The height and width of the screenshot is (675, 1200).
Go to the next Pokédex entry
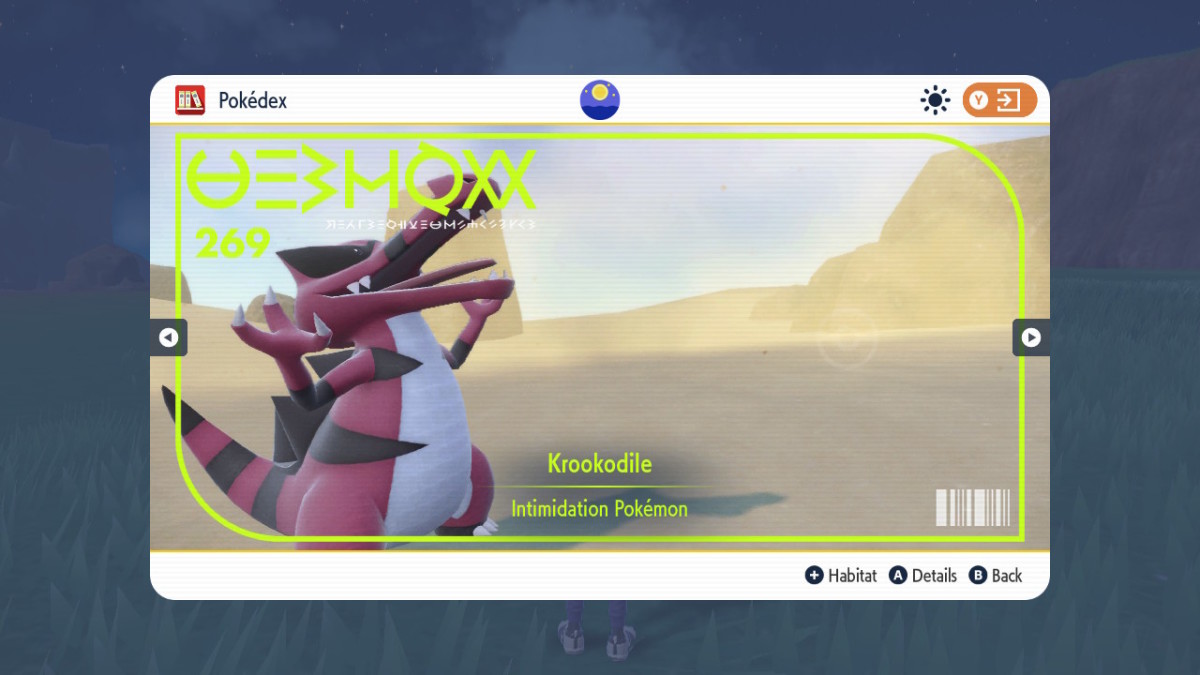(x=1031, y=338)
